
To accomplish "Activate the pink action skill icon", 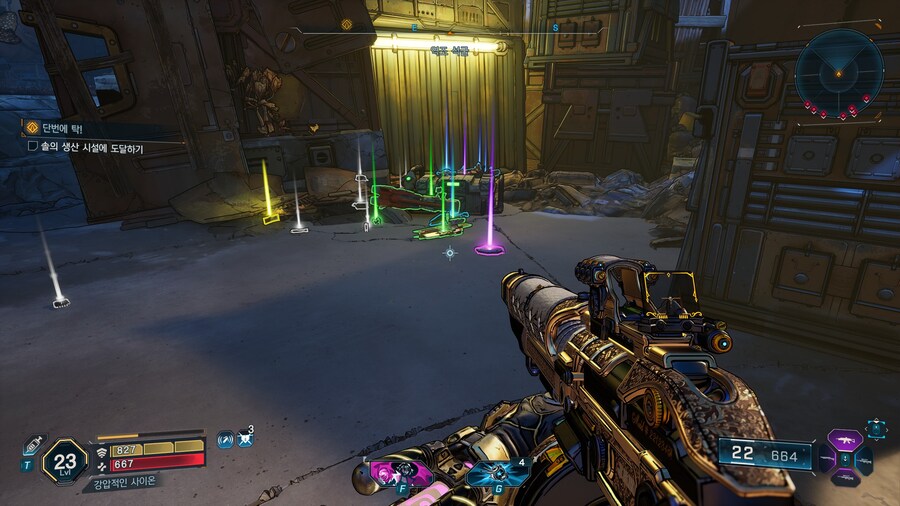I will (x=386, y=471).
